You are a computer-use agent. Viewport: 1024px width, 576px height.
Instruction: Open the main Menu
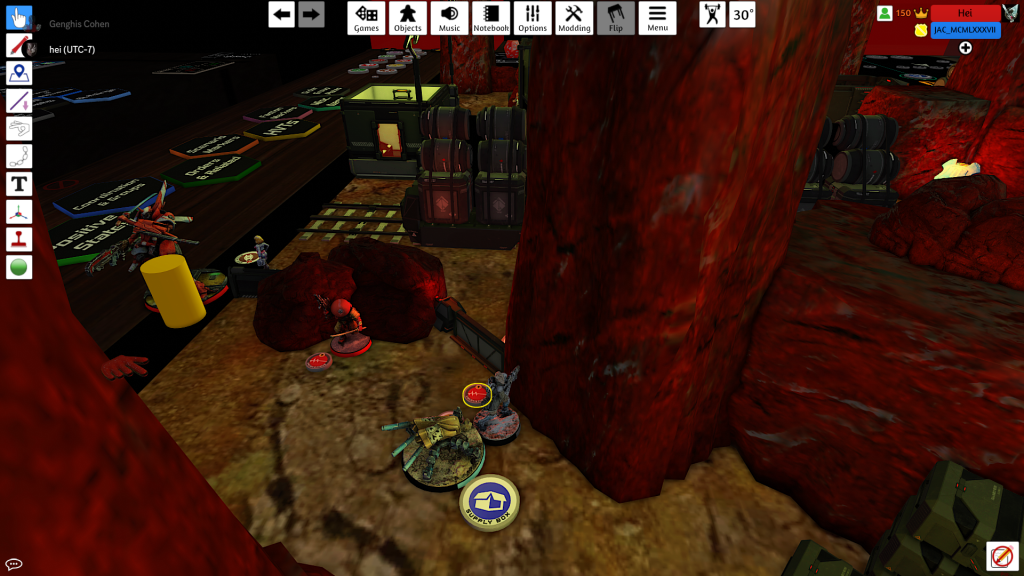(x=657, y=18)
